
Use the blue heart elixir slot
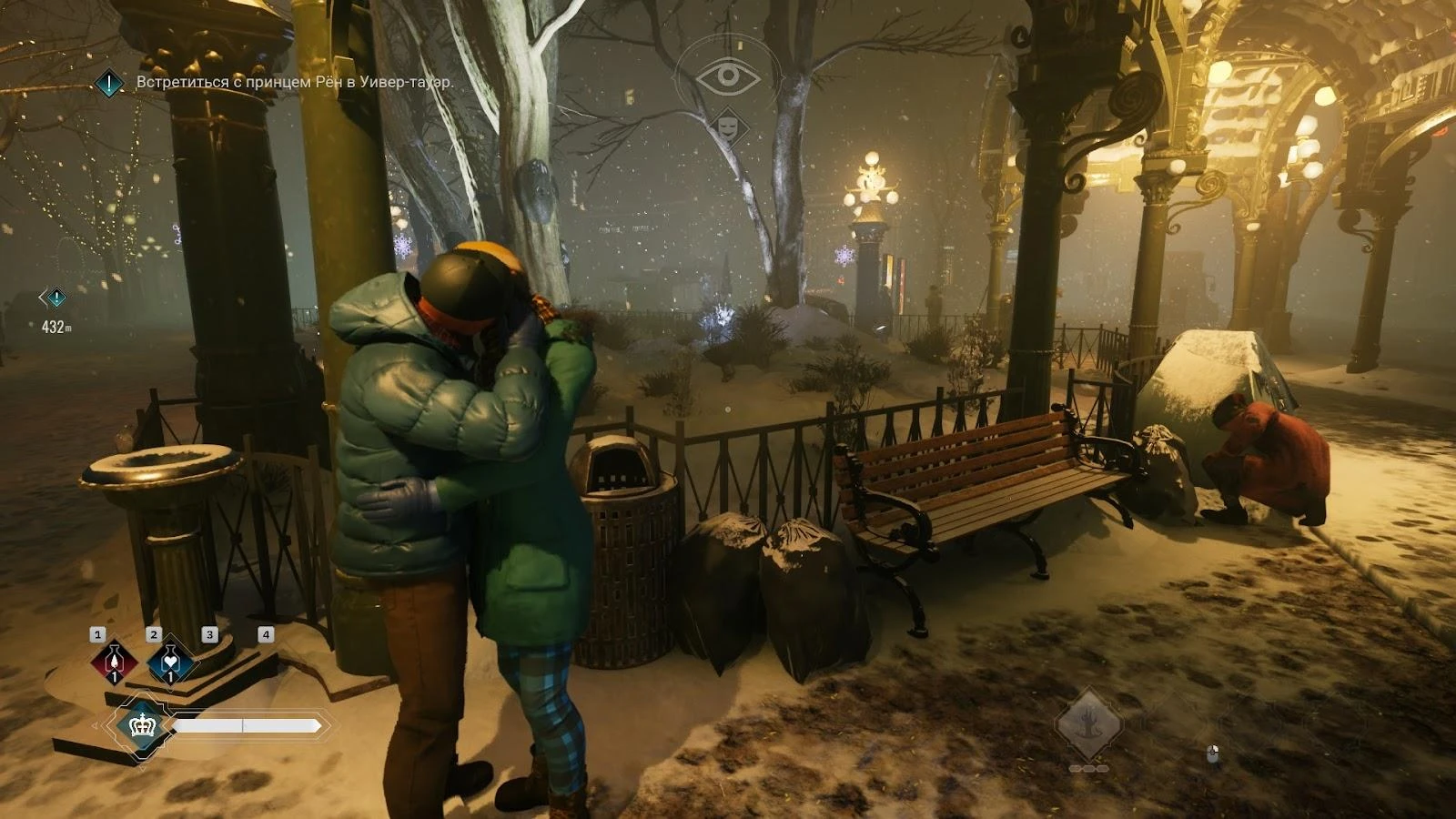170,662
